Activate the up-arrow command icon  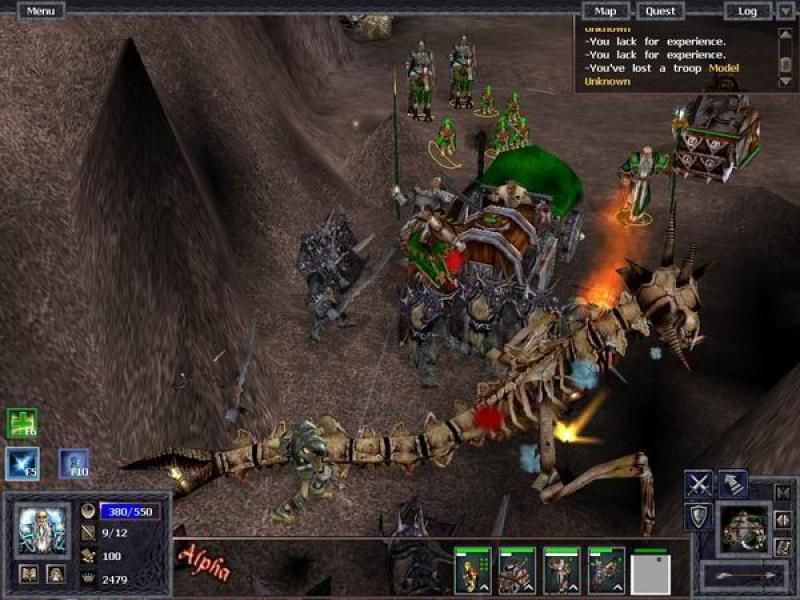733,485
